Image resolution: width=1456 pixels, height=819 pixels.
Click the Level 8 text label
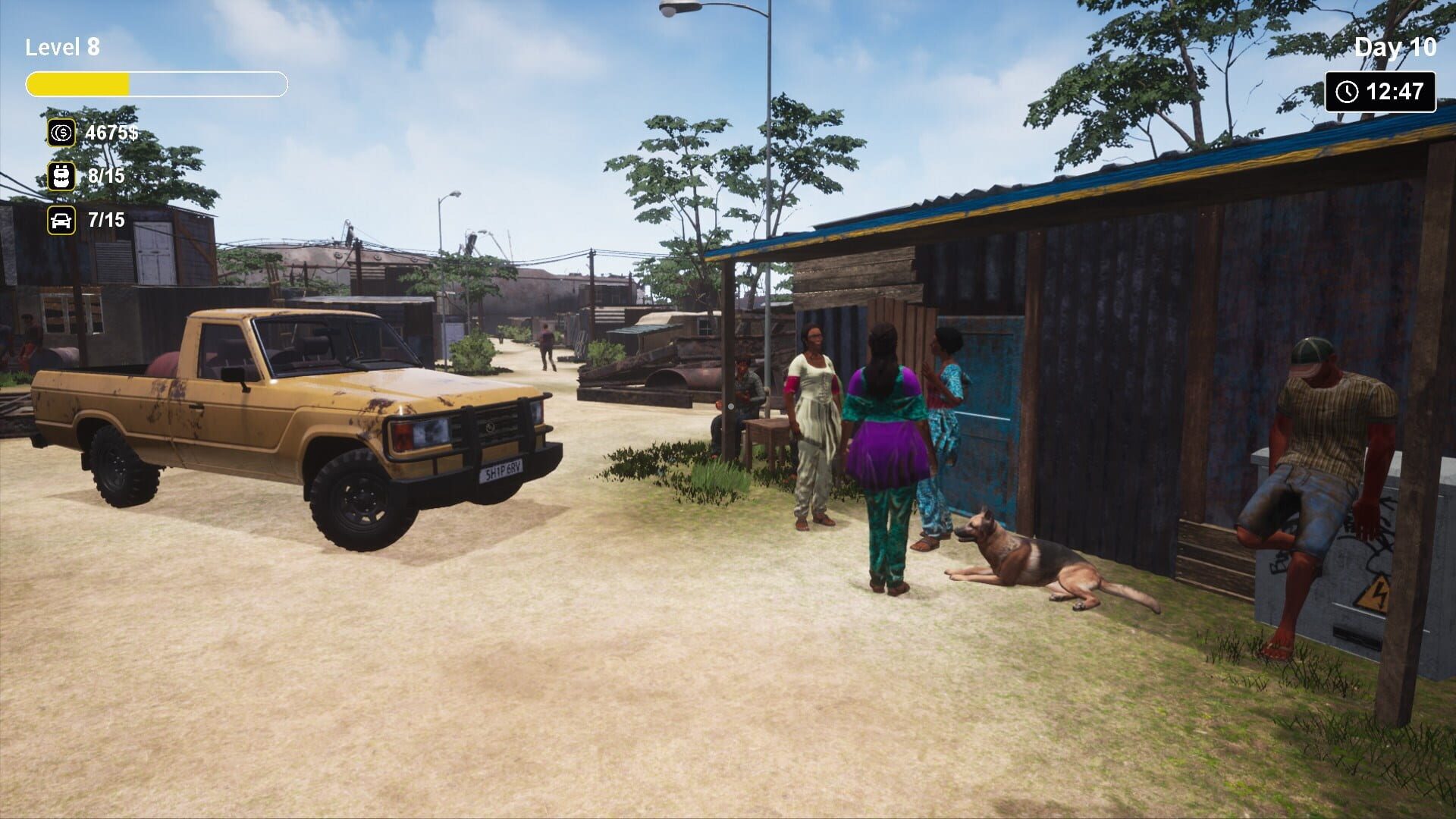click(x=63, y=47)
